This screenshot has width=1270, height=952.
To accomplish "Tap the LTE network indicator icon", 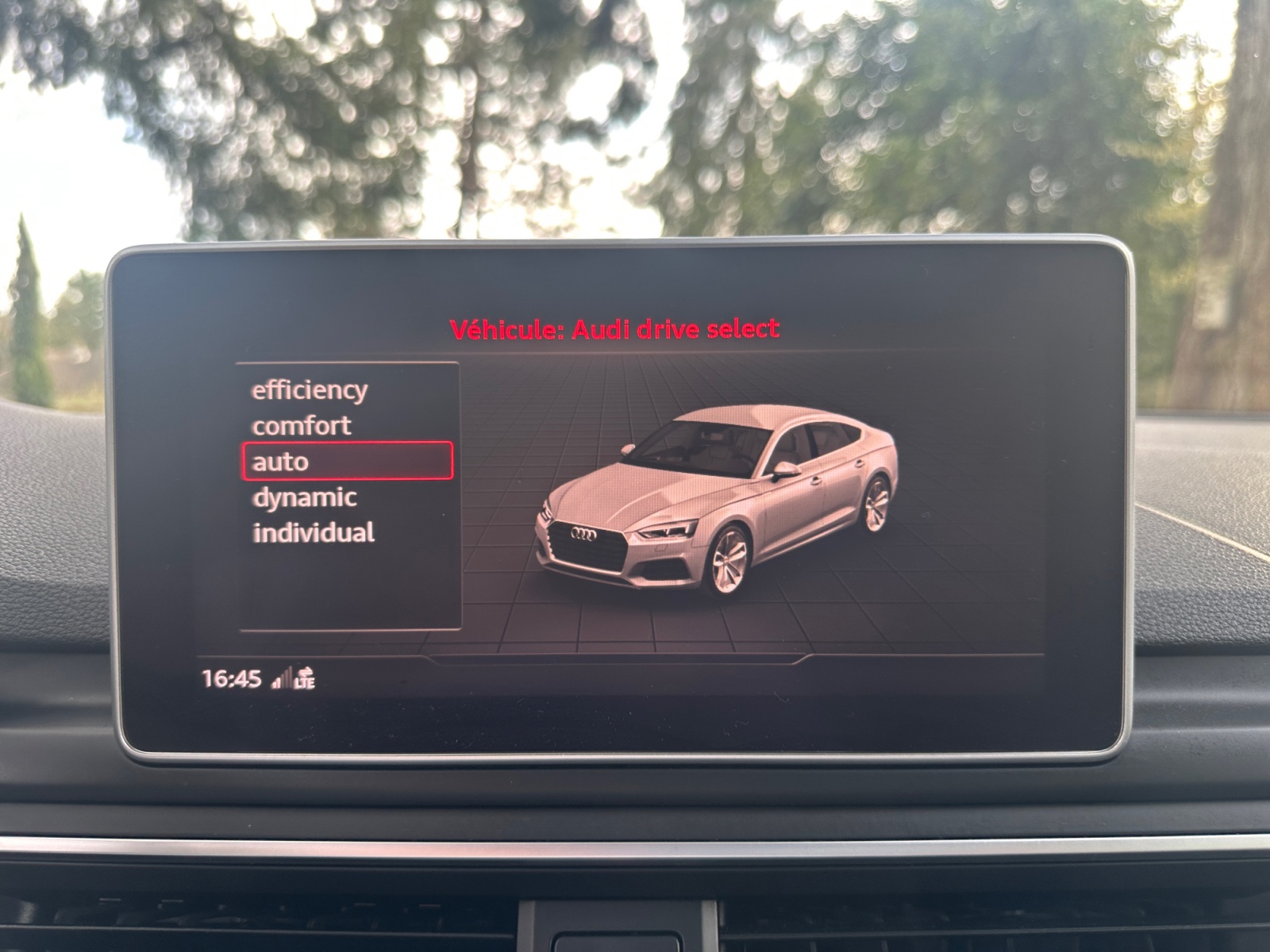I will point(305,678).
